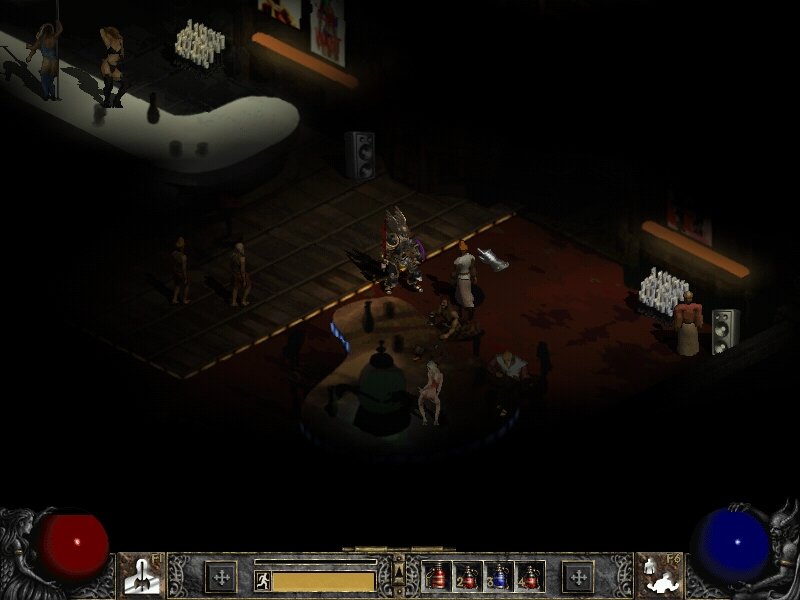The image size is (800, 600).
Task: Toggle the run/walk button
Action: (263, 579)
